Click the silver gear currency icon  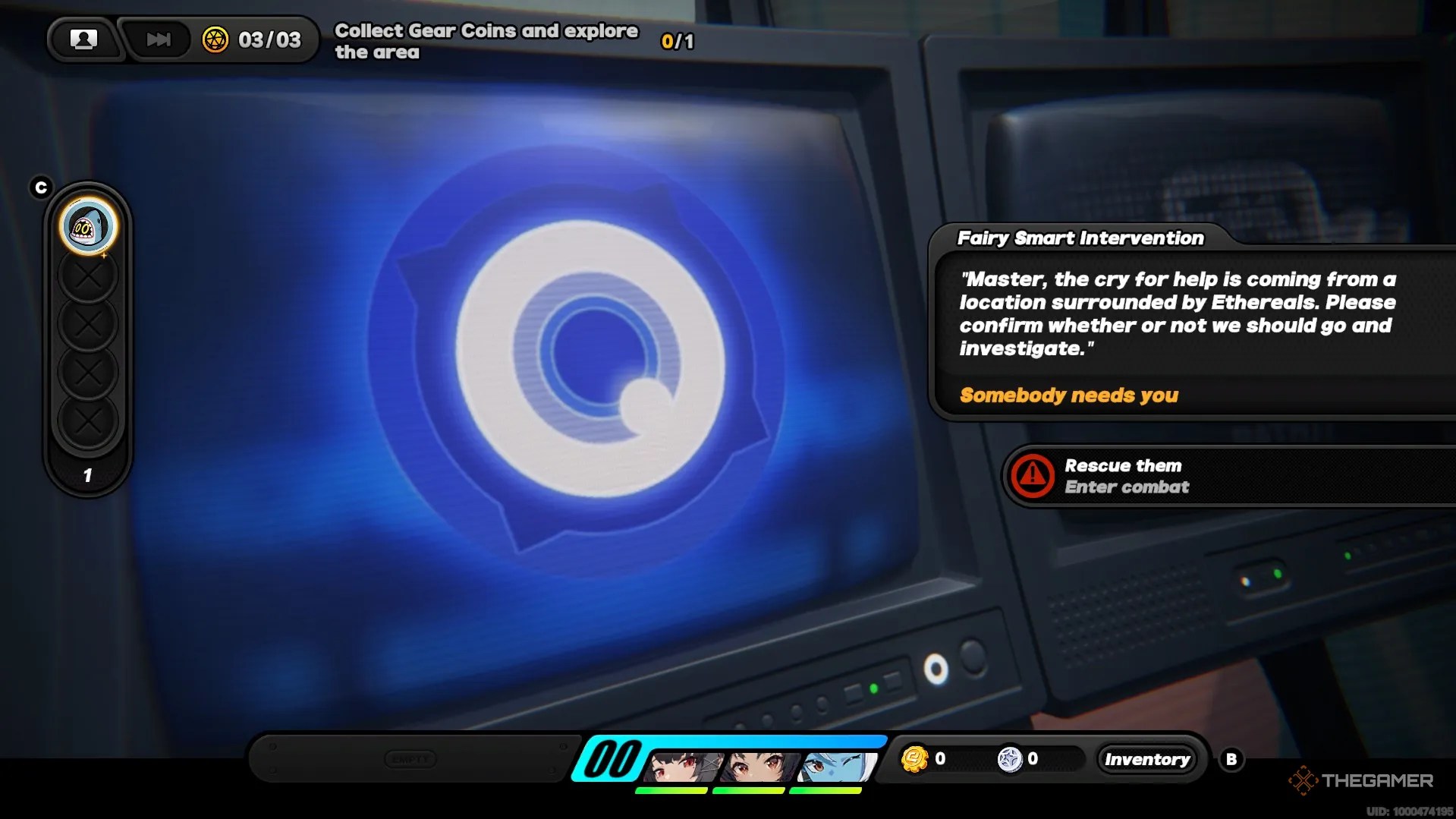point(1011,758)
